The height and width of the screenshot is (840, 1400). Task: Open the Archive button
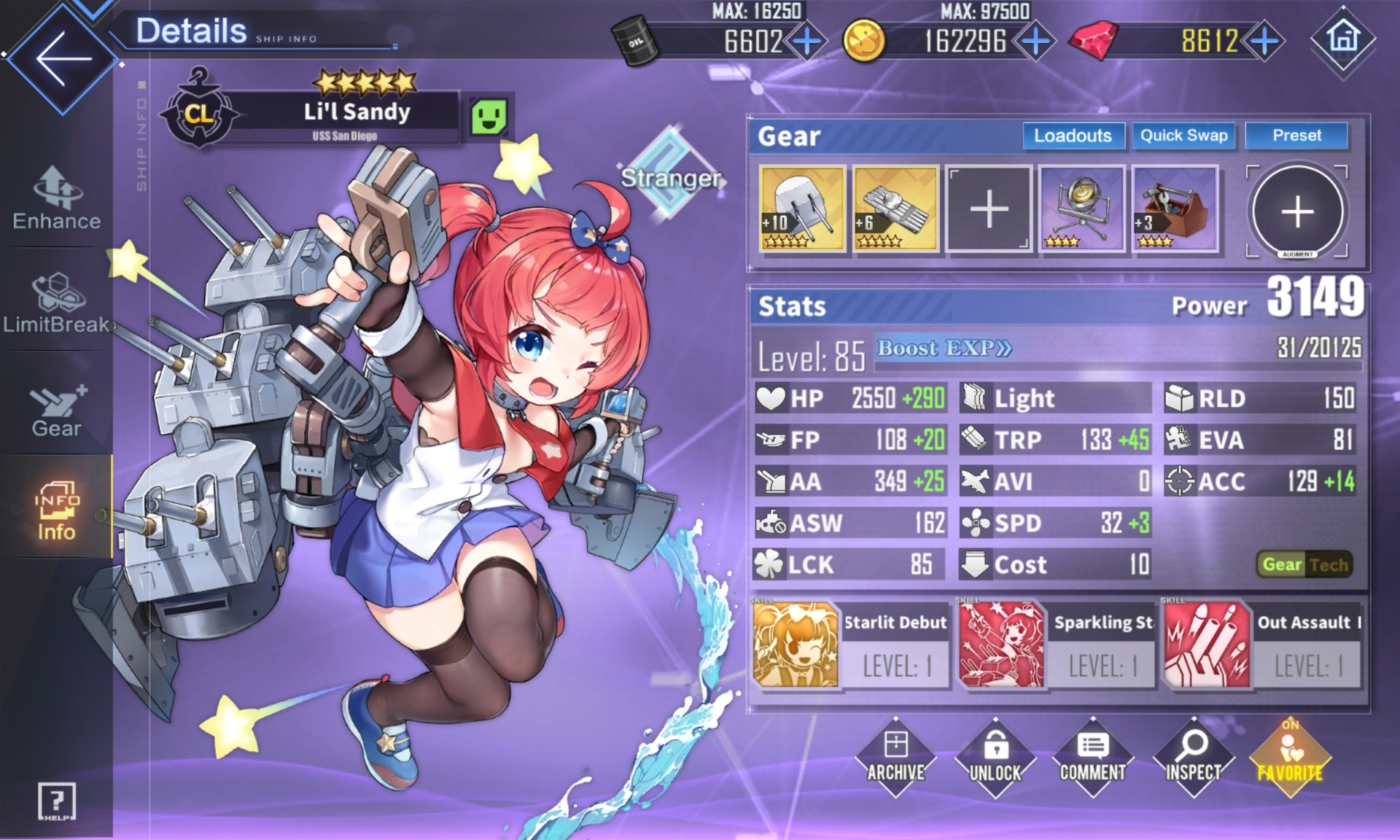pyautogui.click(x=895, y=758)
